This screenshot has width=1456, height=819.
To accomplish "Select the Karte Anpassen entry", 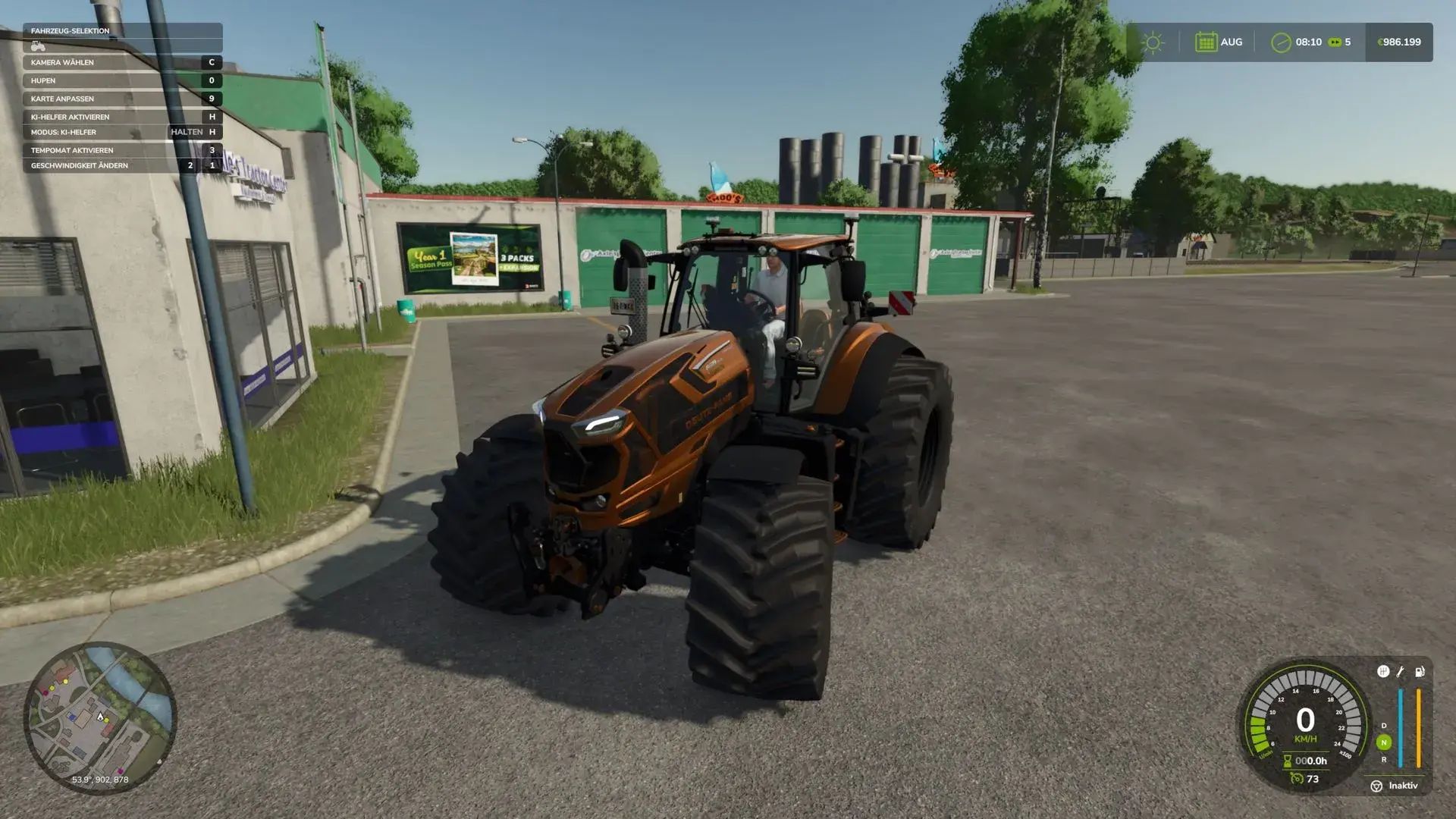I will [x=122, y=99].
